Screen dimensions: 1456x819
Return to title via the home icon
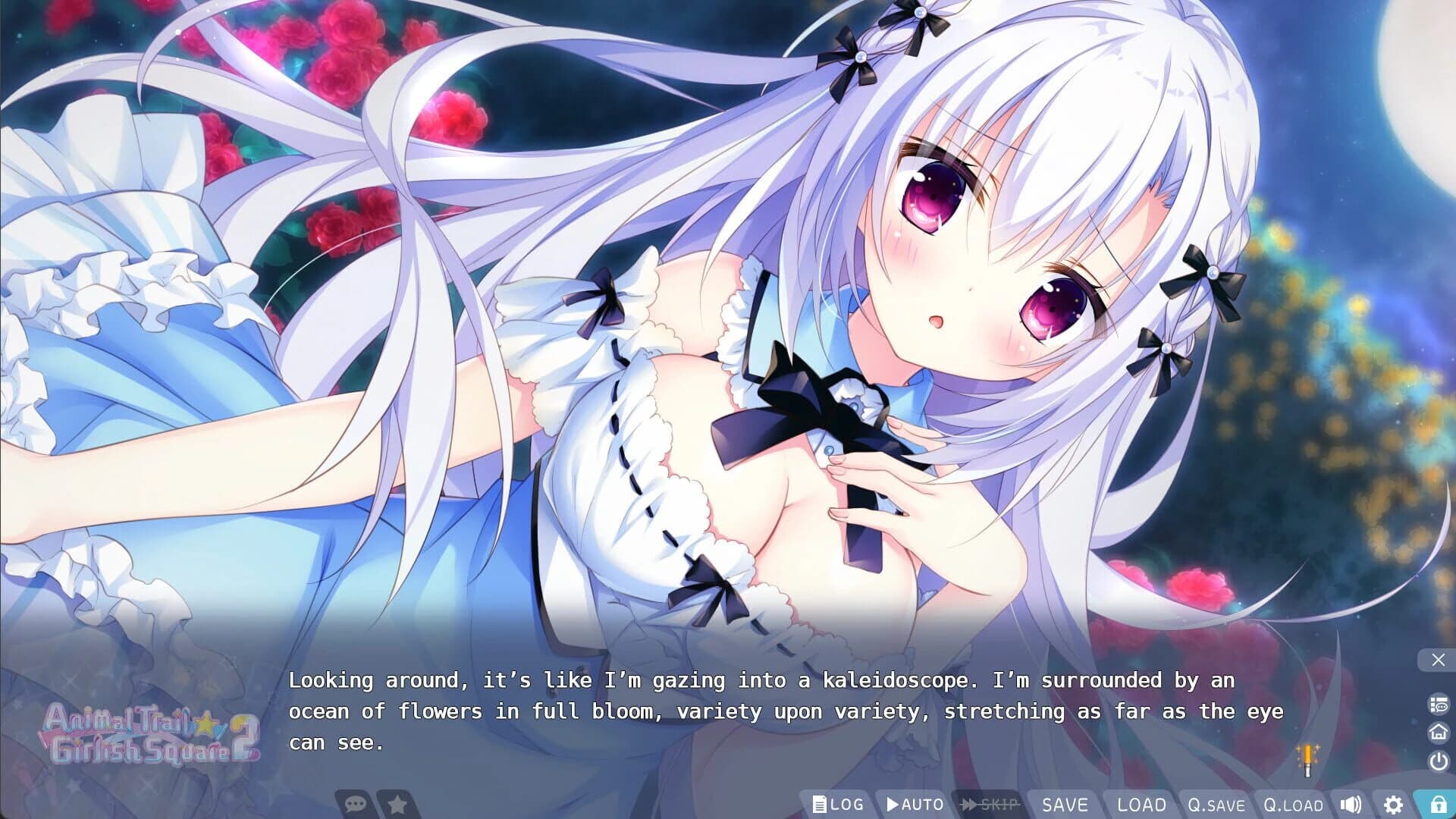coord(1437,731)
